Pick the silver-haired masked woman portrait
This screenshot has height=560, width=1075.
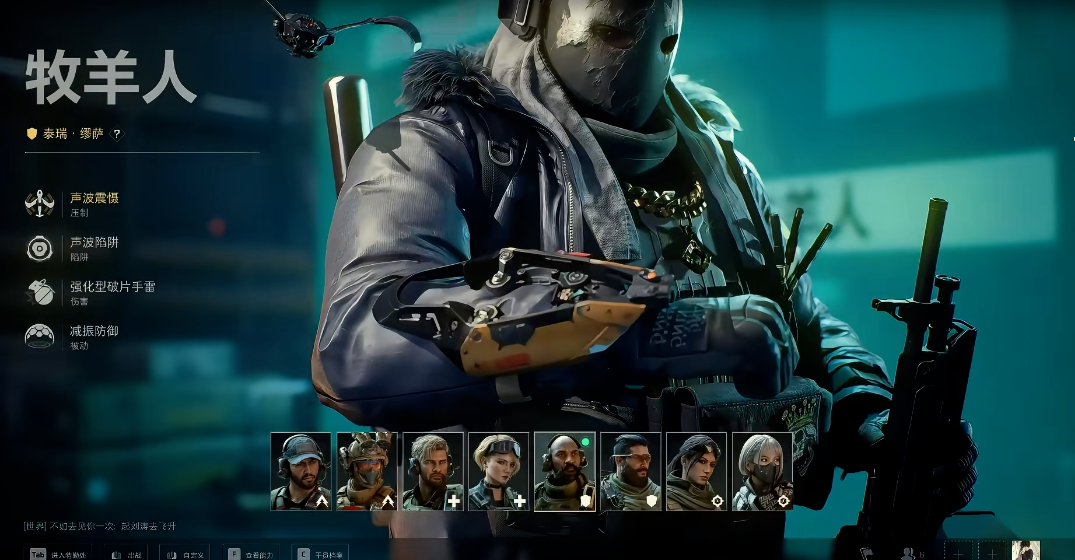[x=763, y=471]
